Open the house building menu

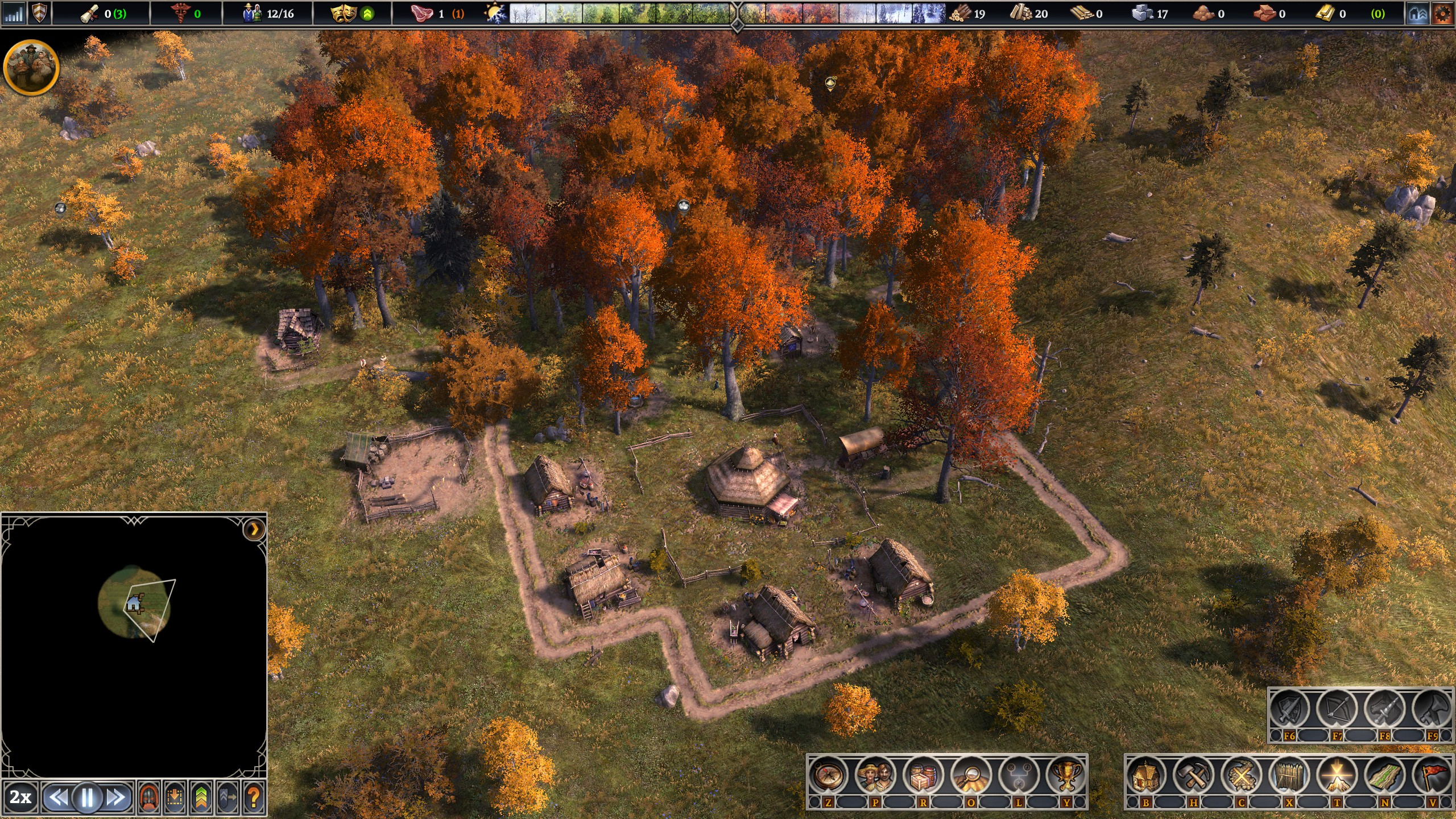[x=1146, y=776]
